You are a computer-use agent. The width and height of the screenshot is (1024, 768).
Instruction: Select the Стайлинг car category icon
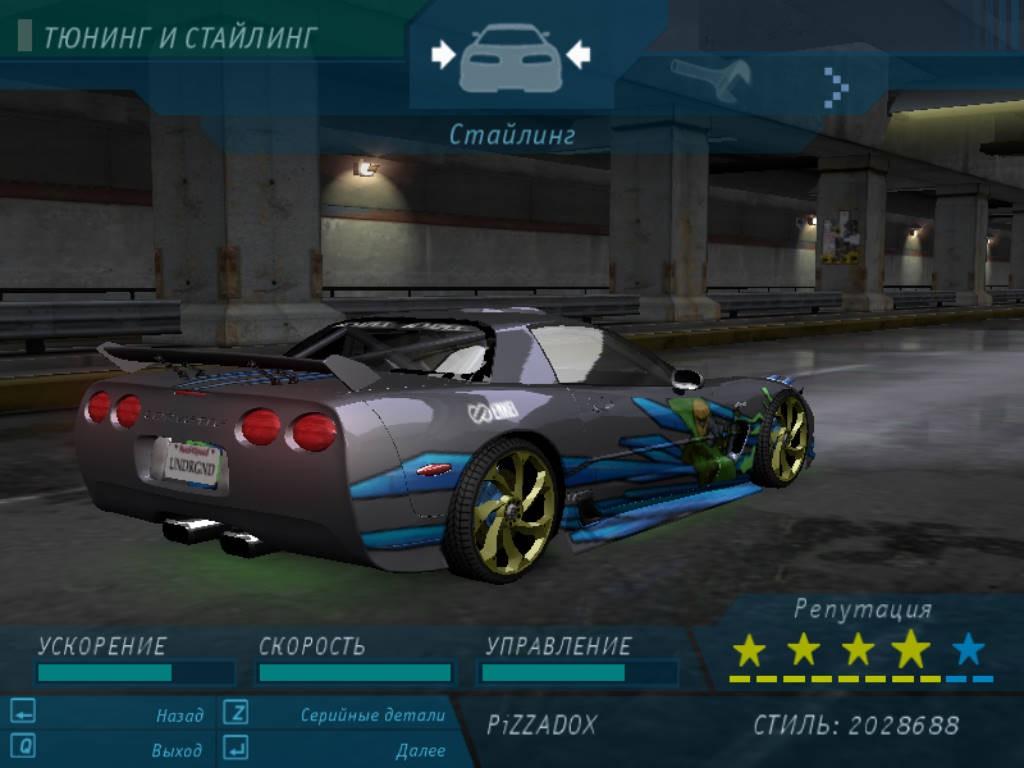(510, 57)
